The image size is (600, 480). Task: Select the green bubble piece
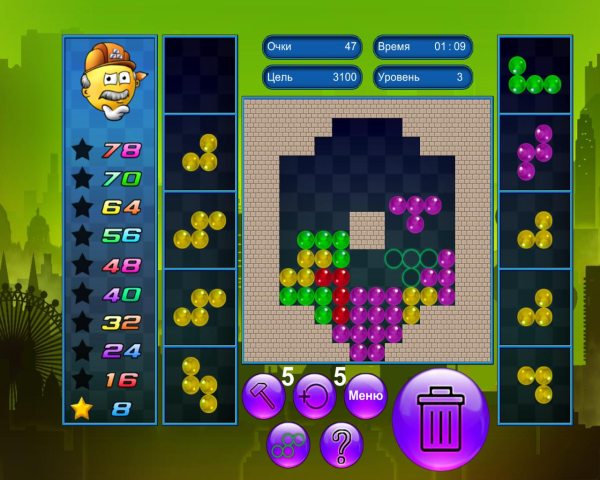pyautogui.click(x=534, y=77)
